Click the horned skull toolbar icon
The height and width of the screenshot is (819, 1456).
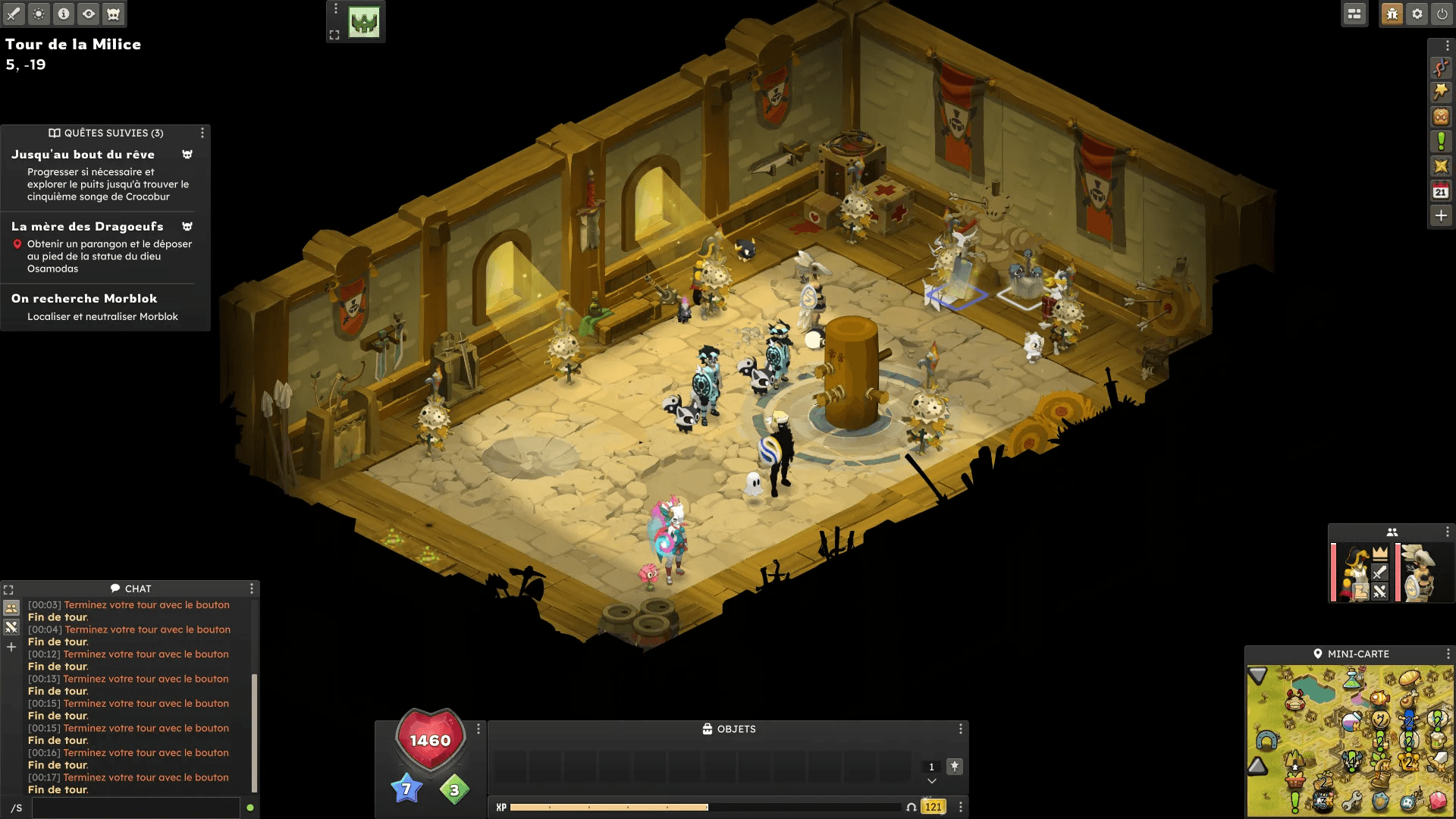tap(113, 14)
